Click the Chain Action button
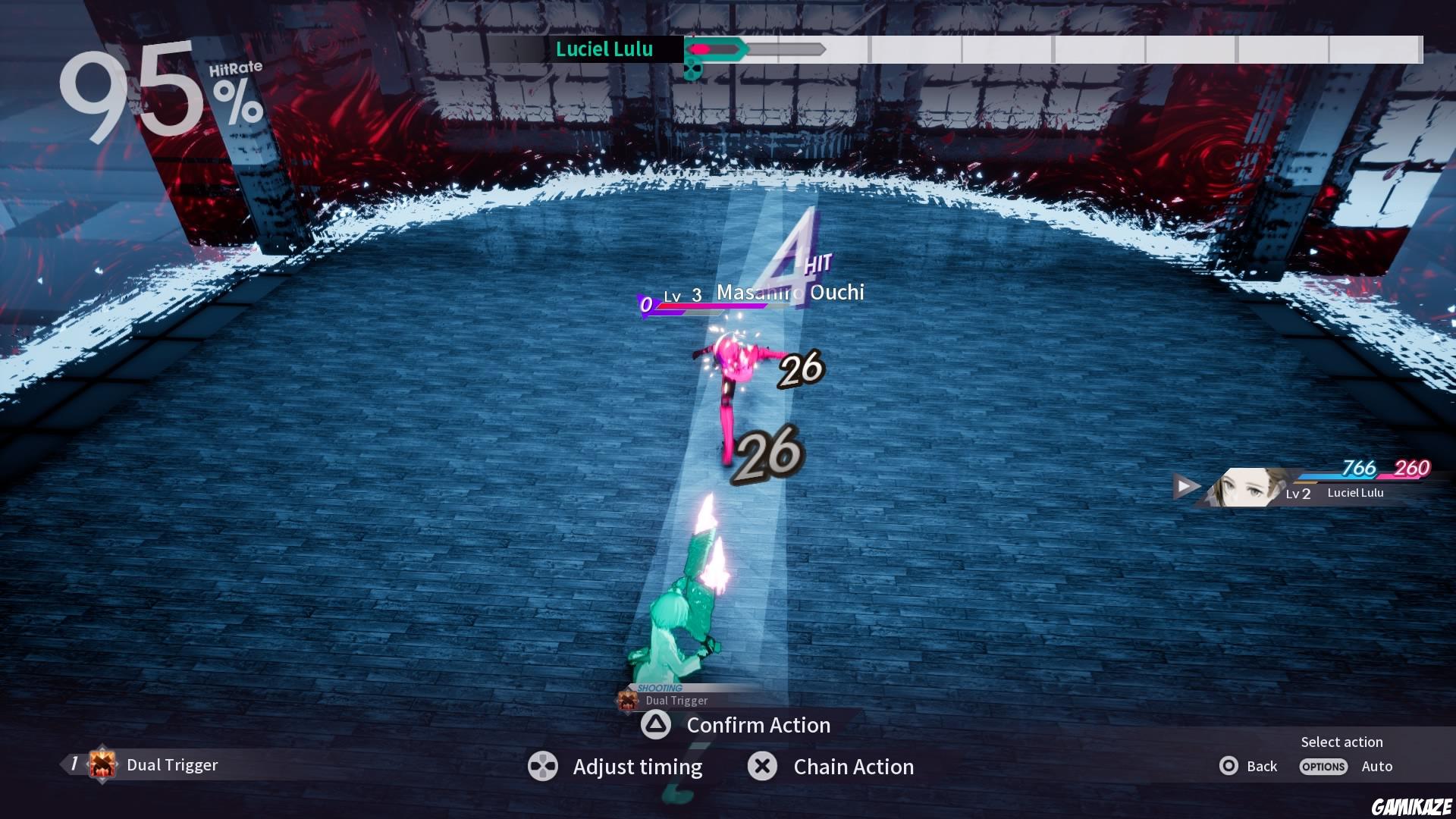Viewport: 1456px width, 819px height. (x=852, y=767)
